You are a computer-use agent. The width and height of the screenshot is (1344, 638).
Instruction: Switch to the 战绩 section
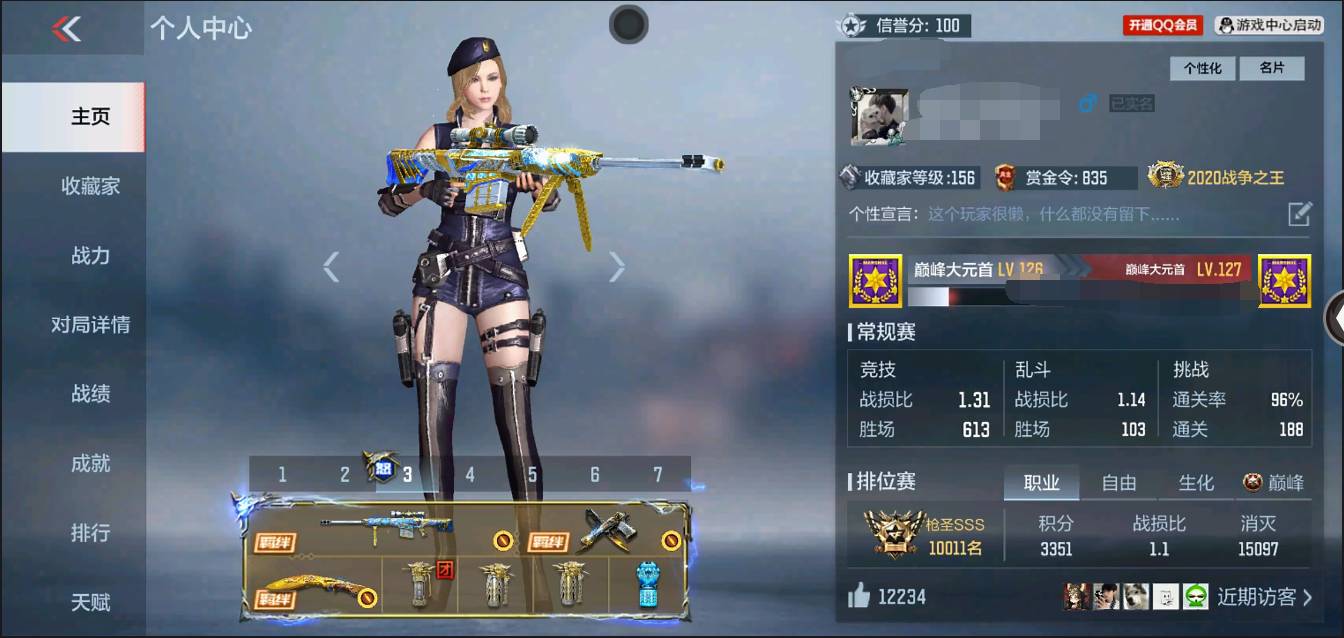coord(90,394)
